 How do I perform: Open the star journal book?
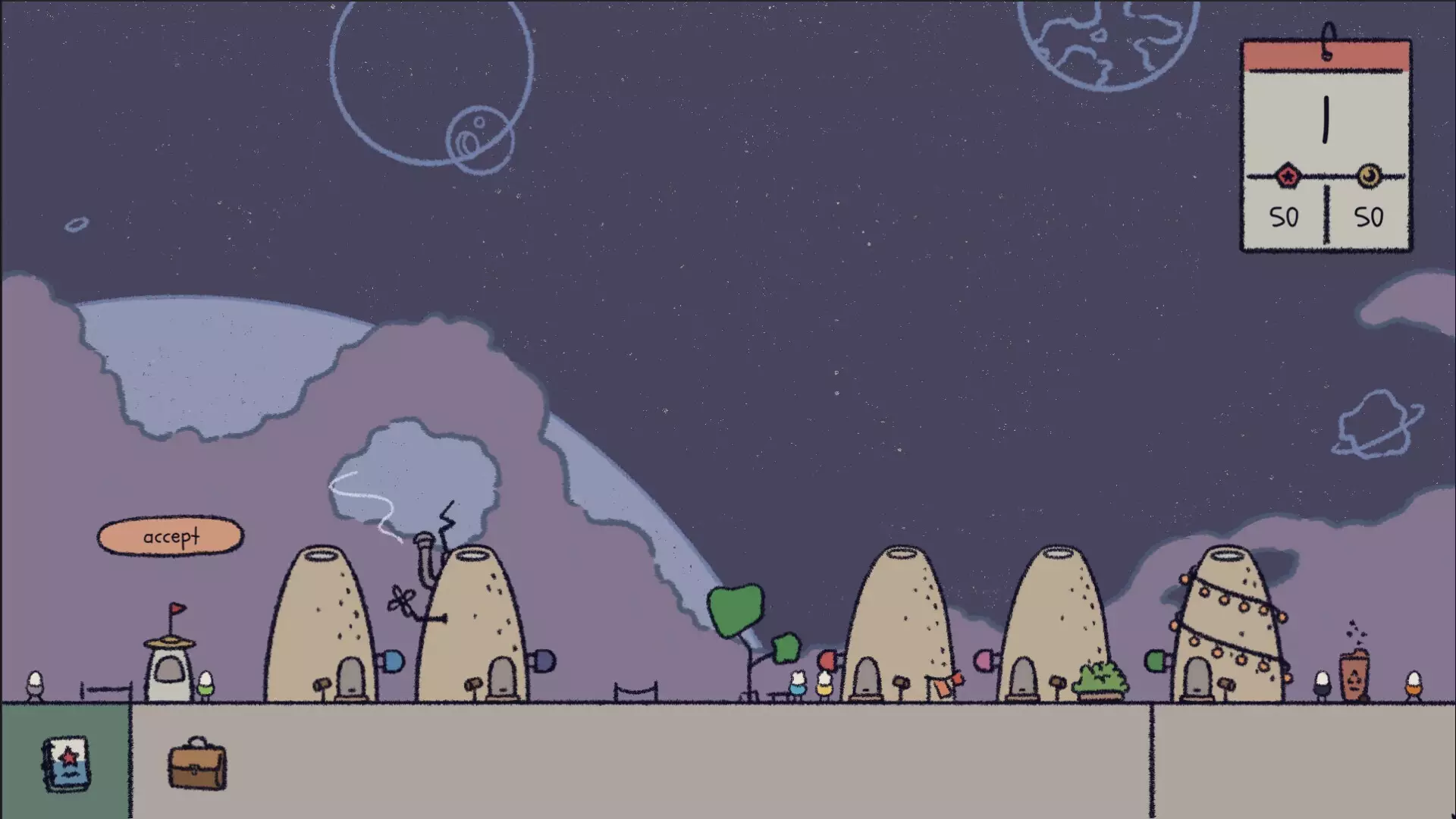[67, 764]
